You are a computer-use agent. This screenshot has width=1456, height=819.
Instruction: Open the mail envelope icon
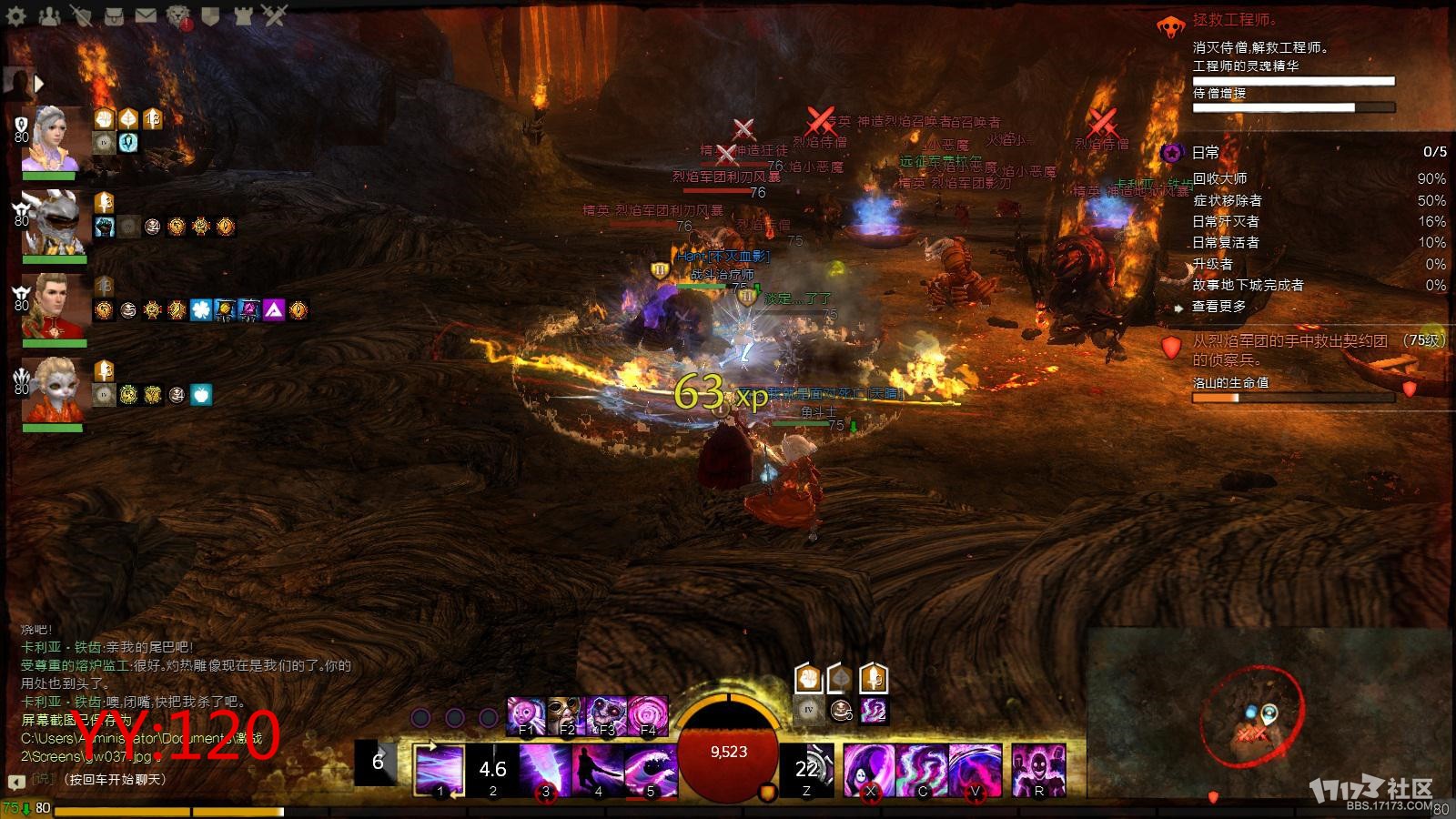(x=146, y=15)
